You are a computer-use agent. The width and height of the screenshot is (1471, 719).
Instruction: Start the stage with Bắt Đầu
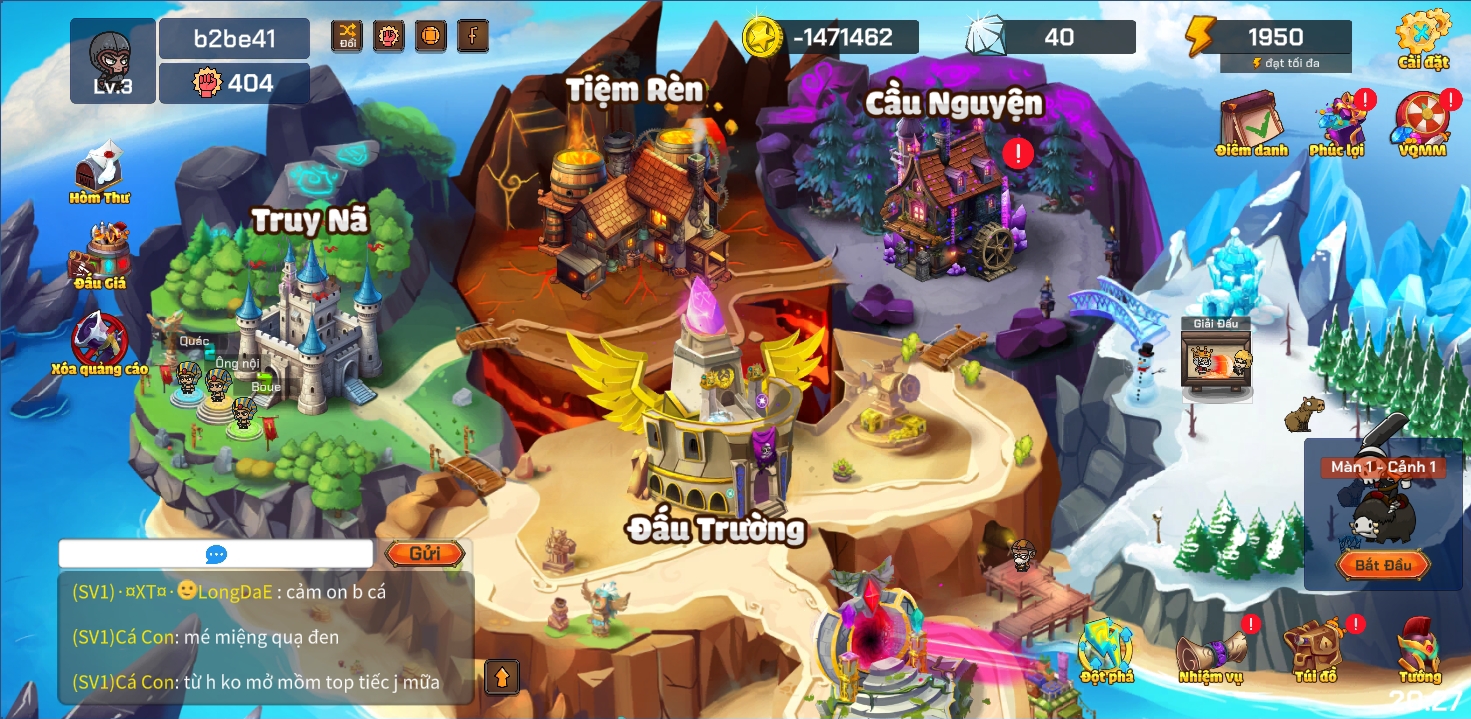click(1383, 565)
